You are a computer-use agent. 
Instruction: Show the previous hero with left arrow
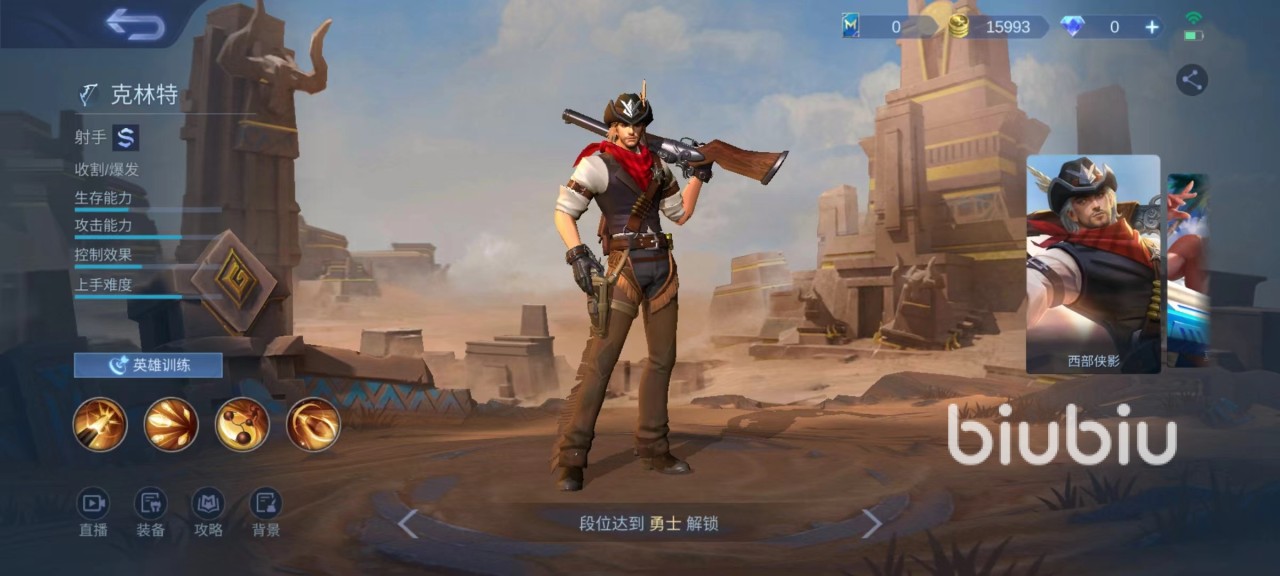coord(407,523)
